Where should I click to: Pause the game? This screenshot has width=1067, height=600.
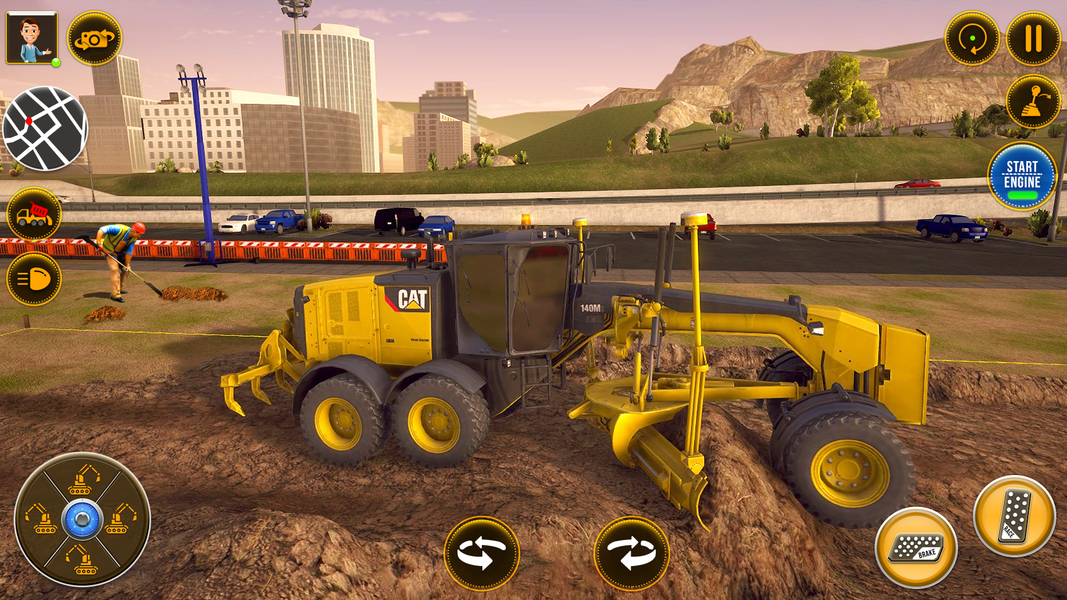[1033, 39]
